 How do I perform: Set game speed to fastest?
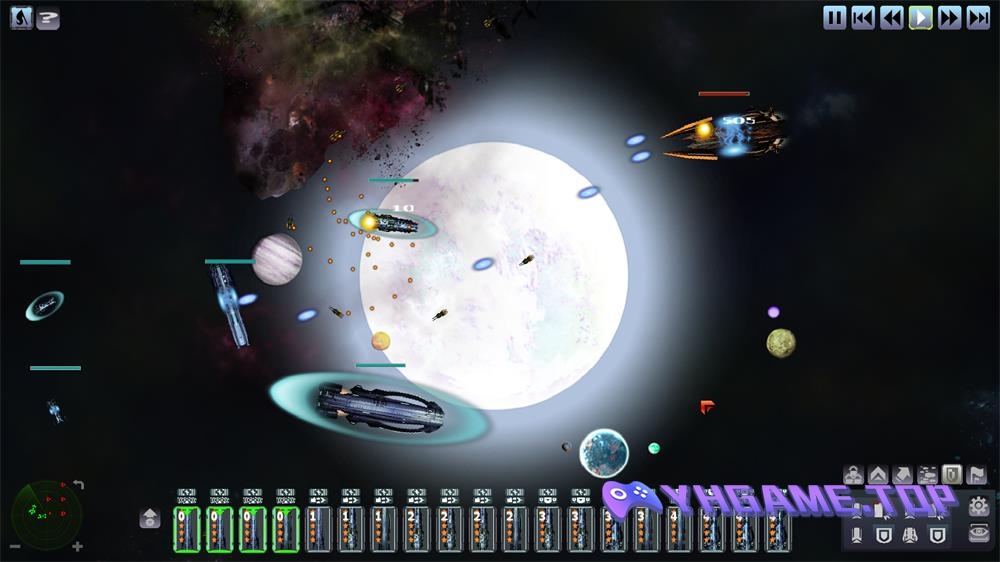point(979,17)
